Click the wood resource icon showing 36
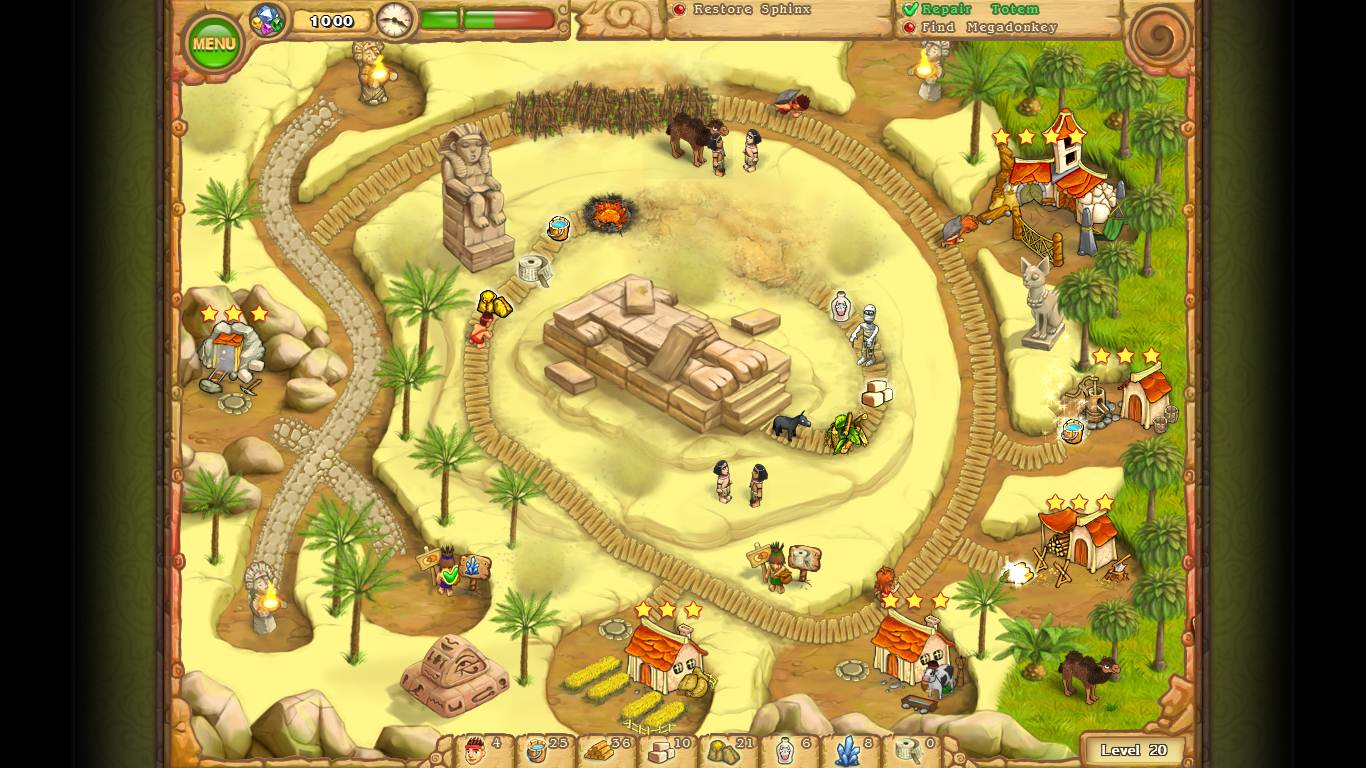The width and height of the screenshot is (1366, 768). [598, 752]
